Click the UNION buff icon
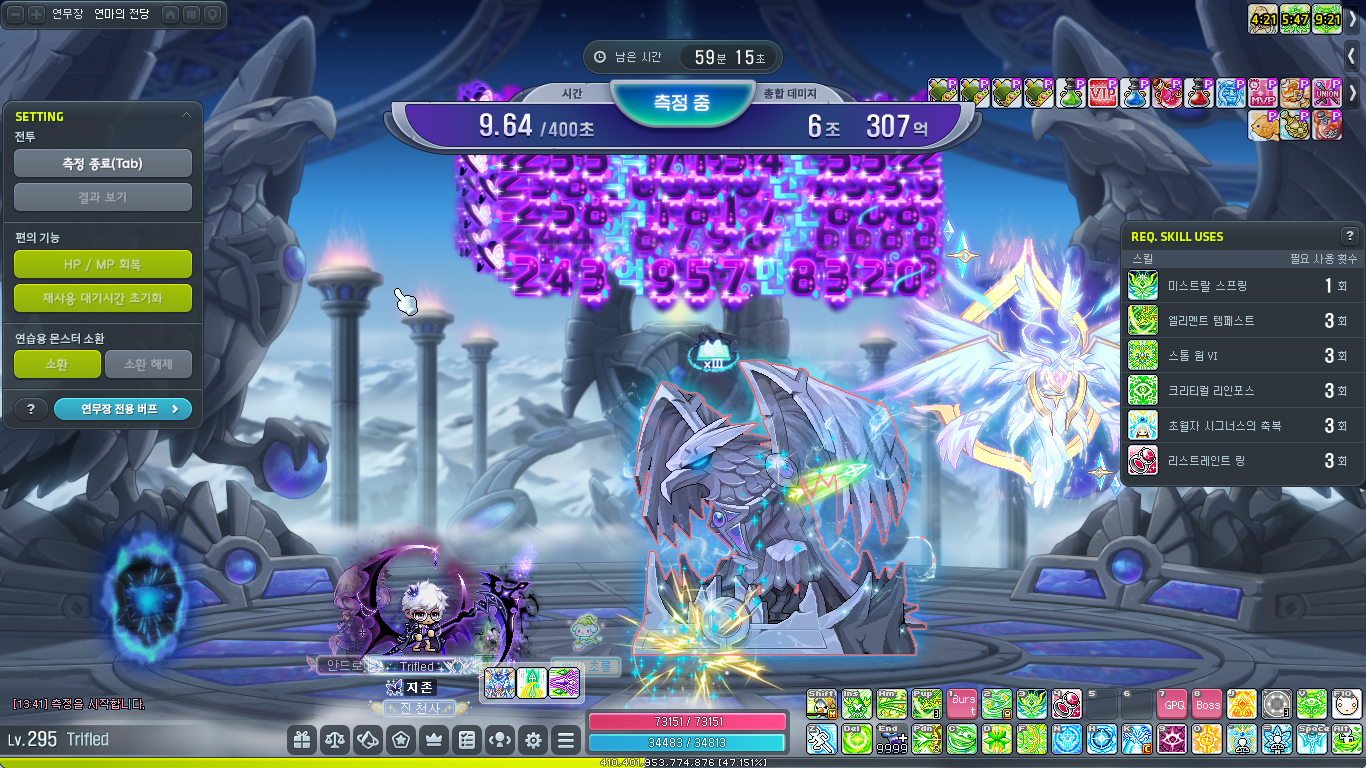 point(1327,93)
